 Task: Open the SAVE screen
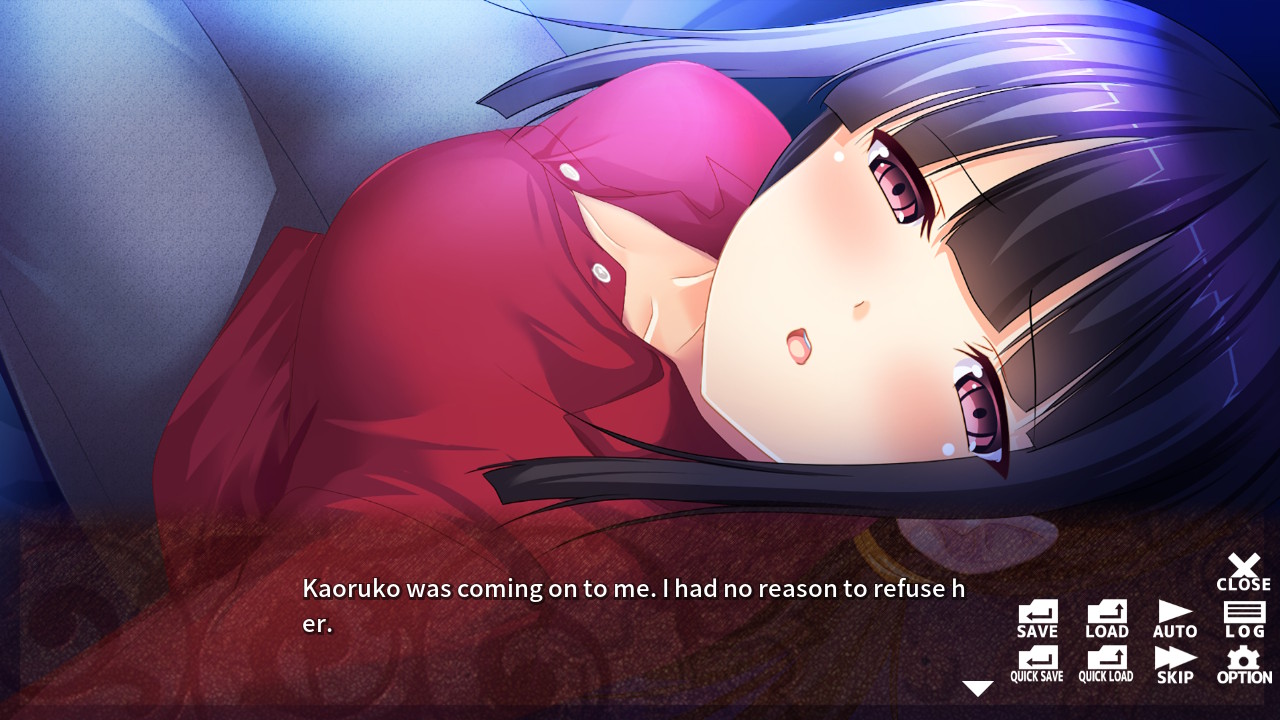pyautogui.click(x=1035, y=614)
